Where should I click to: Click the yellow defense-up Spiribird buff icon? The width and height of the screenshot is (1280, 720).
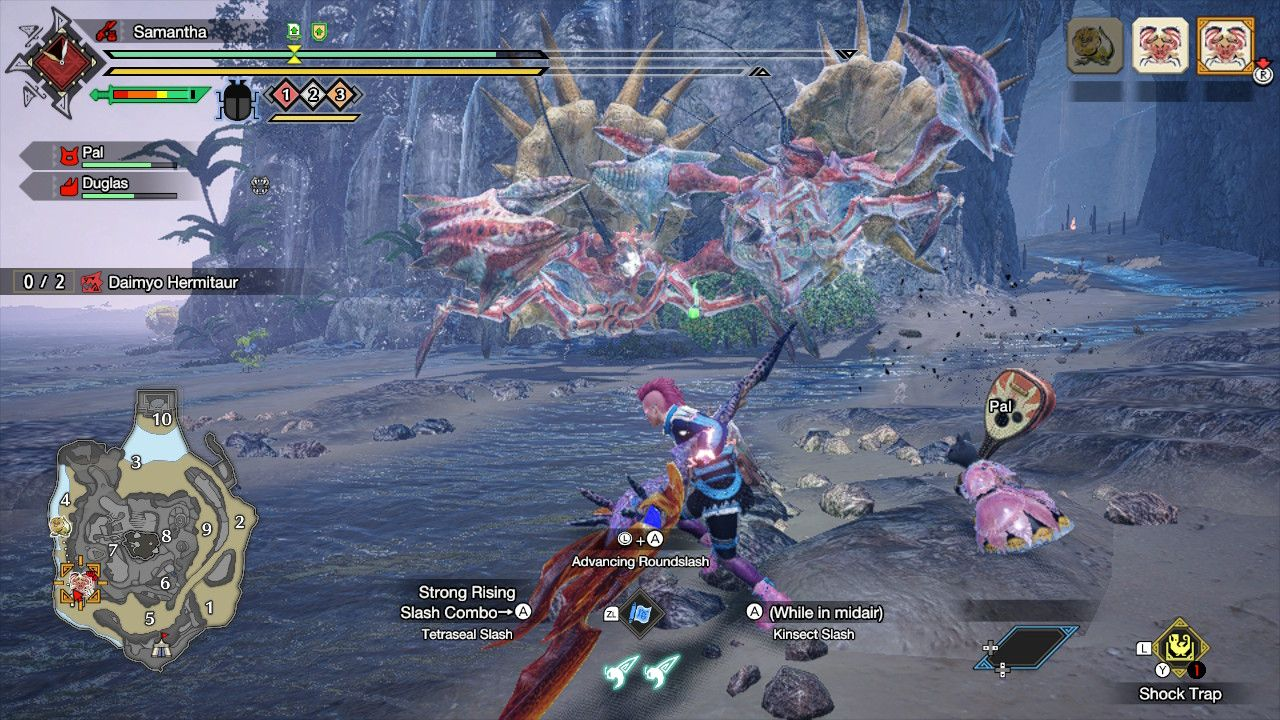[x=317, y=31]
